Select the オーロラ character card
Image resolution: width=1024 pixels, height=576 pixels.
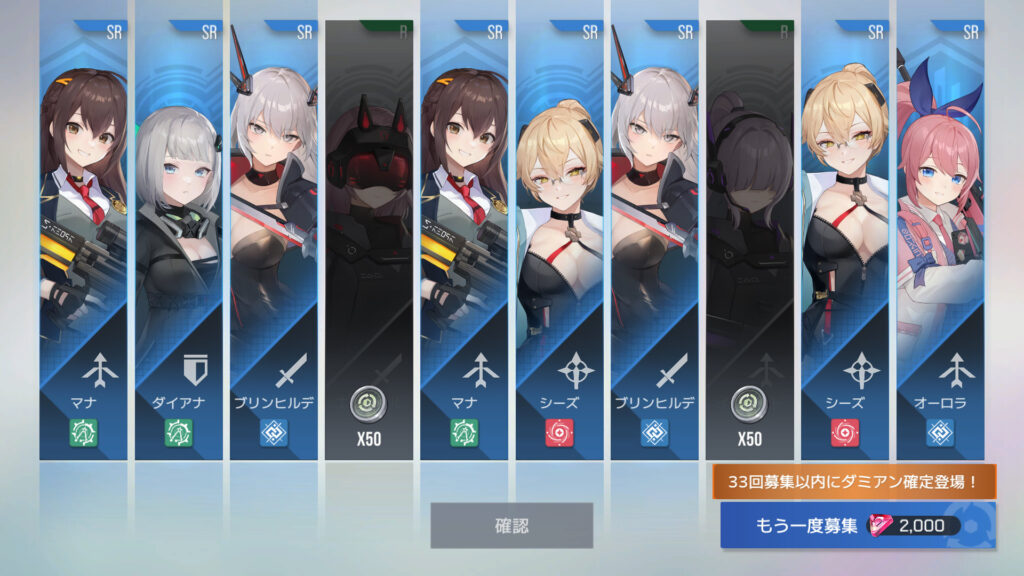pos(941,240)
